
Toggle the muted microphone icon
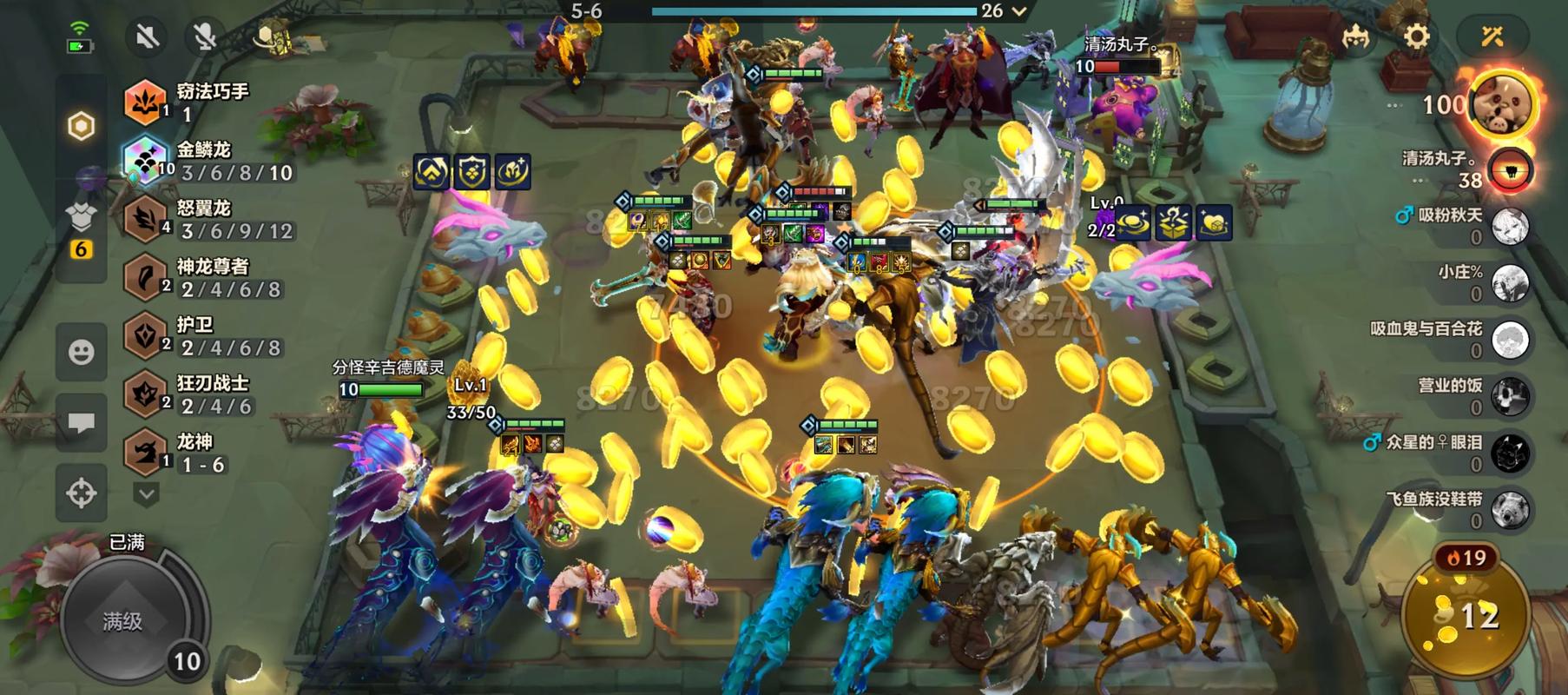pyautogui.click(x=205, y=36)
